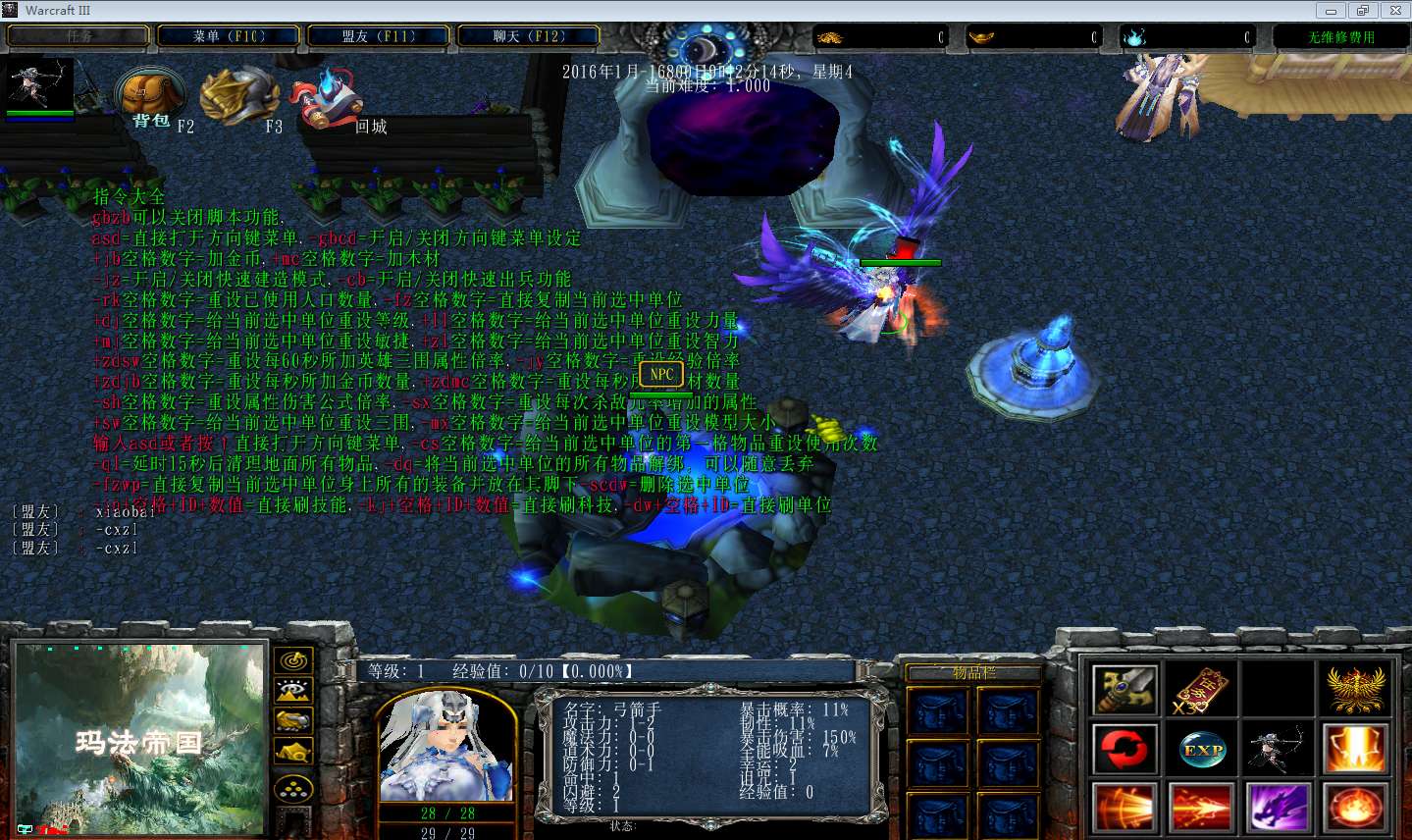This screenshot has width=1412, height=840.
Task: Toggle the minimap terrain eye button
Action: tap(293, 691)
